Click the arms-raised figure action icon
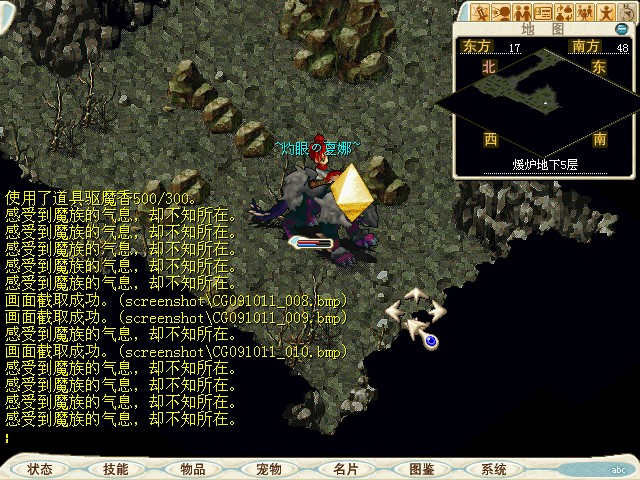640x480 pixels. pyautogui.click(x=607, y=13)
